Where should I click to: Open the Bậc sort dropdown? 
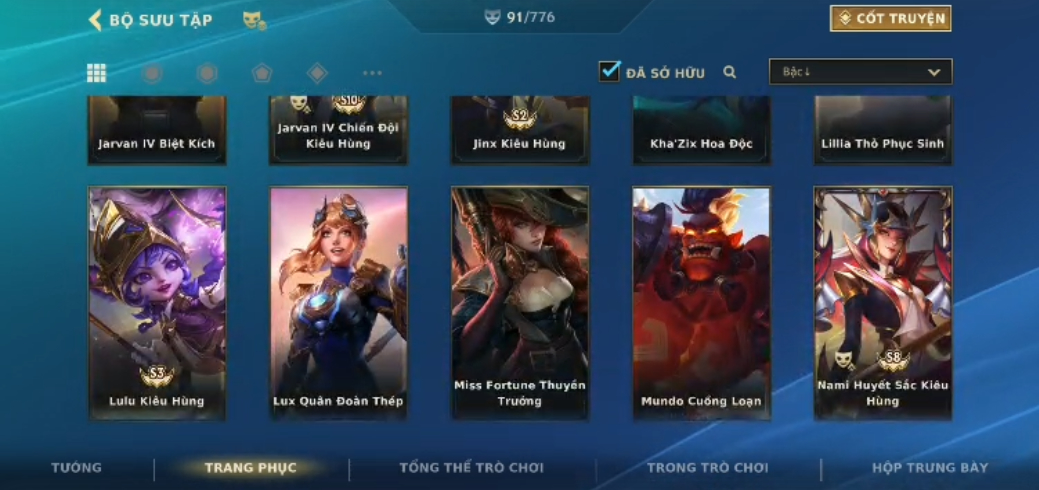click(x=860, y=72)
